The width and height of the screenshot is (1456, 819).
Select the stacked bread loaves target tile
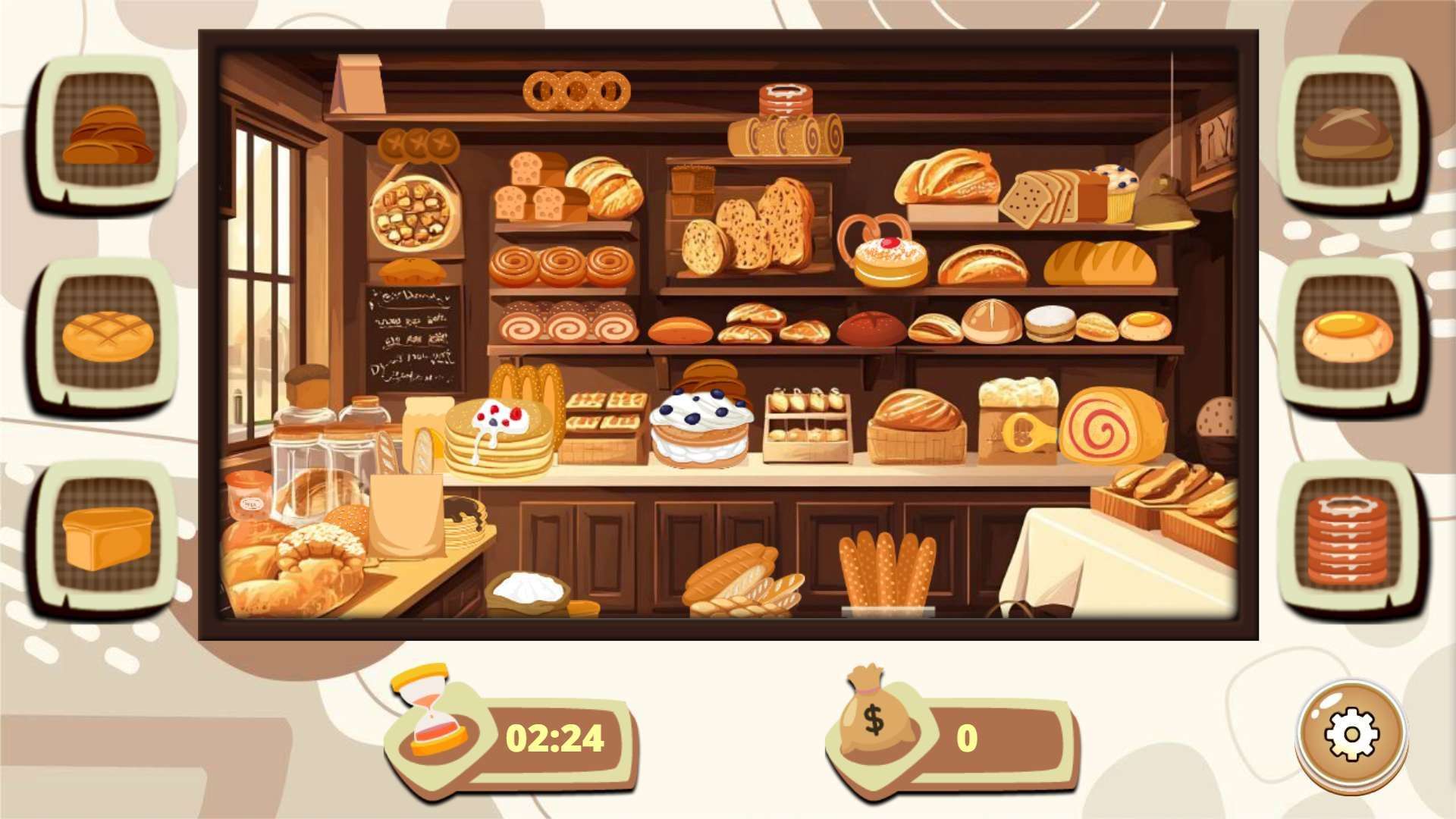[107, 134]
